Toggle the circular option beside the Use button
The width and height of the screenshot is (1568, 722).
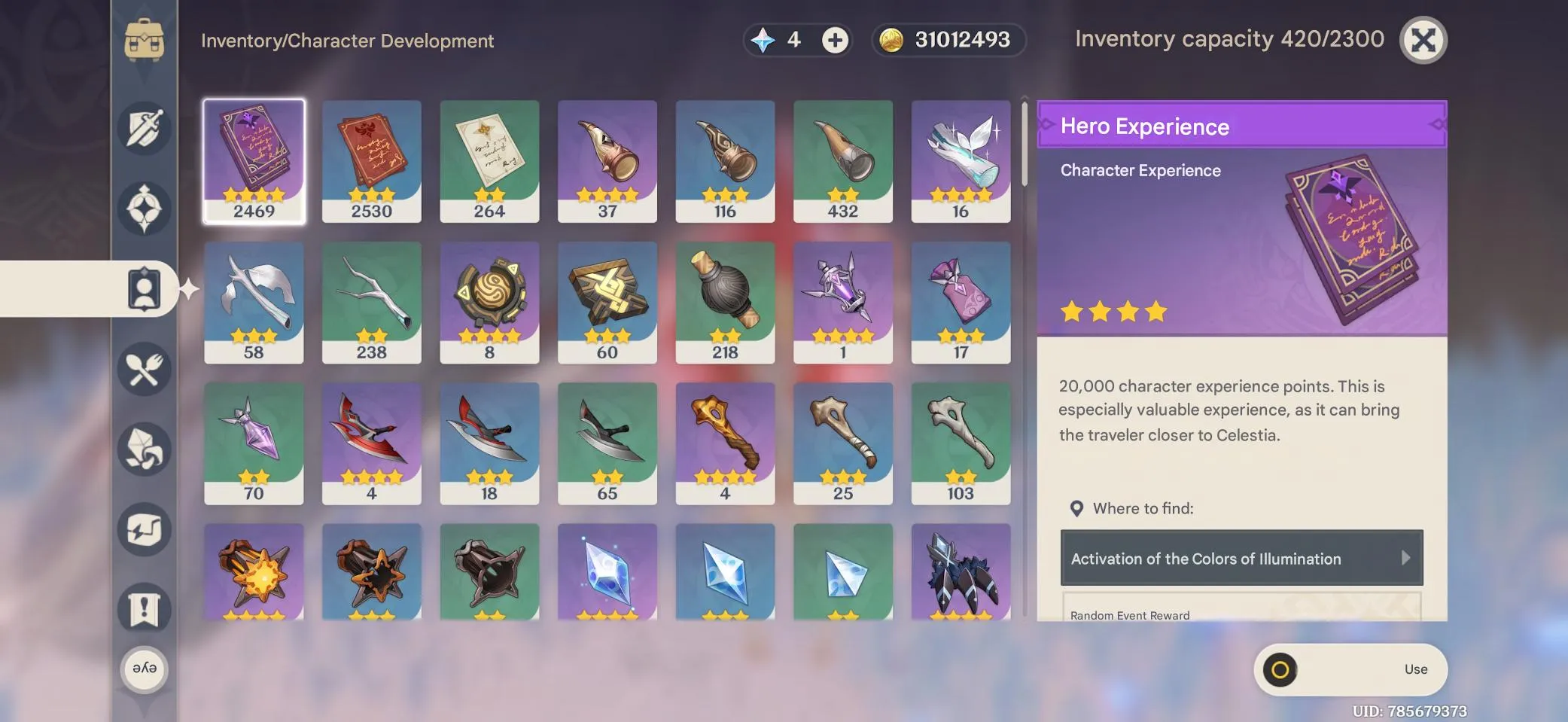click(1281, 669)
